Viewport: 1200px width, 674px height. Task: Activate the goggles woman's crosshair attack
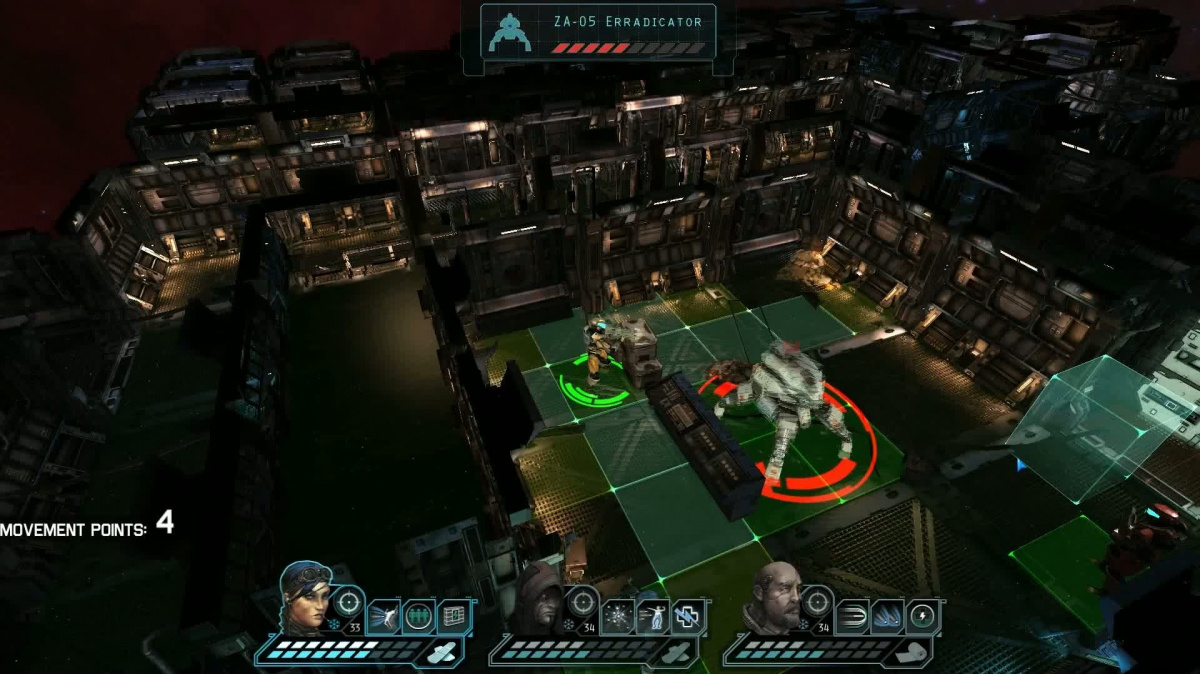point(348,601)
